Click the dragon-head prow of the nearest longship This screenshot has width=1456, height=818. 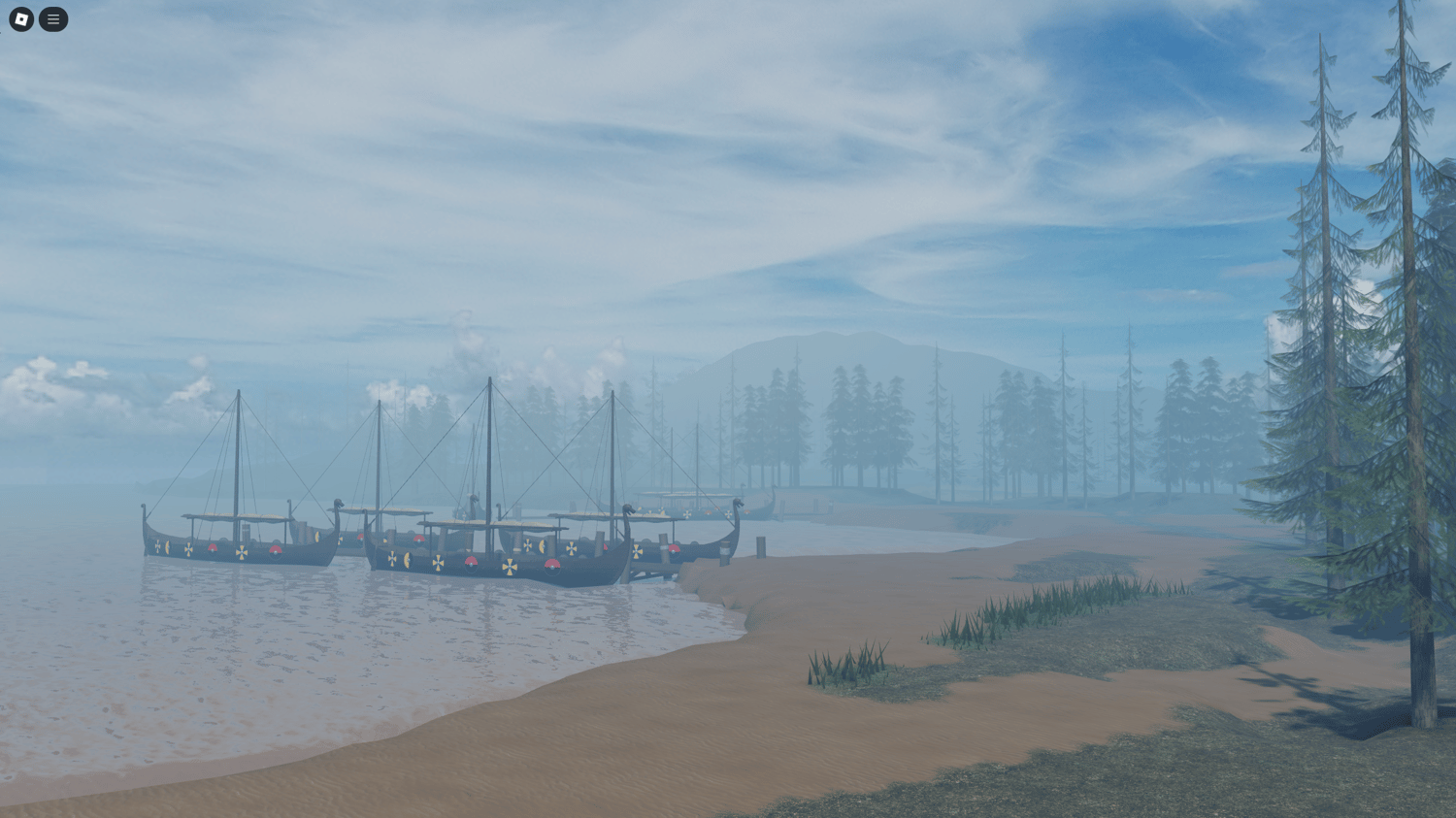[627, 507]
